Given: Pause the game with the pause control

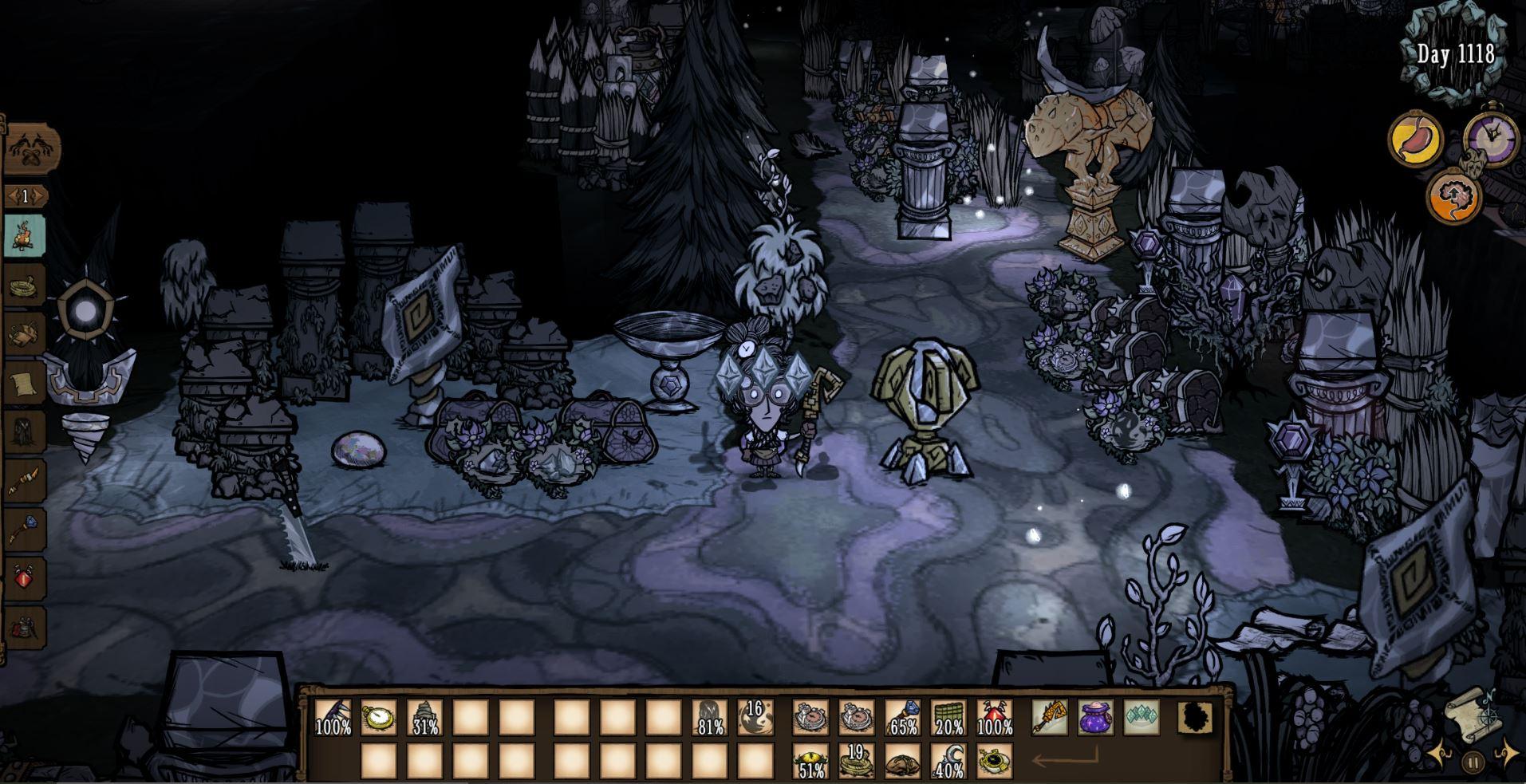Looking at the screenshot, I should point(1473,763).
